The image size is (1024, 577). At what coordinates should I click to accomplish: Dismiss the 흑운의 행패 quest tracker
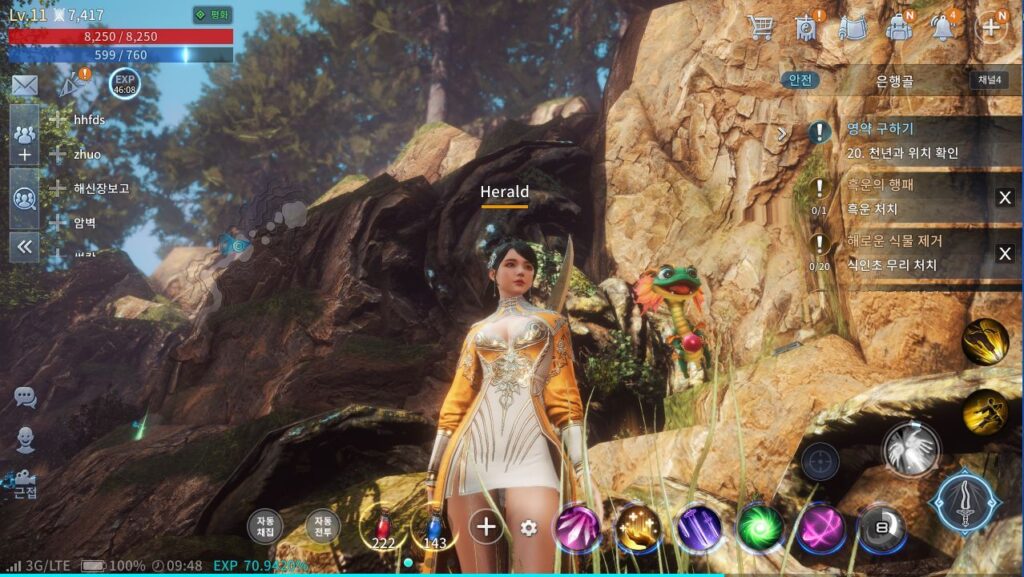[x=1004, y=197]
